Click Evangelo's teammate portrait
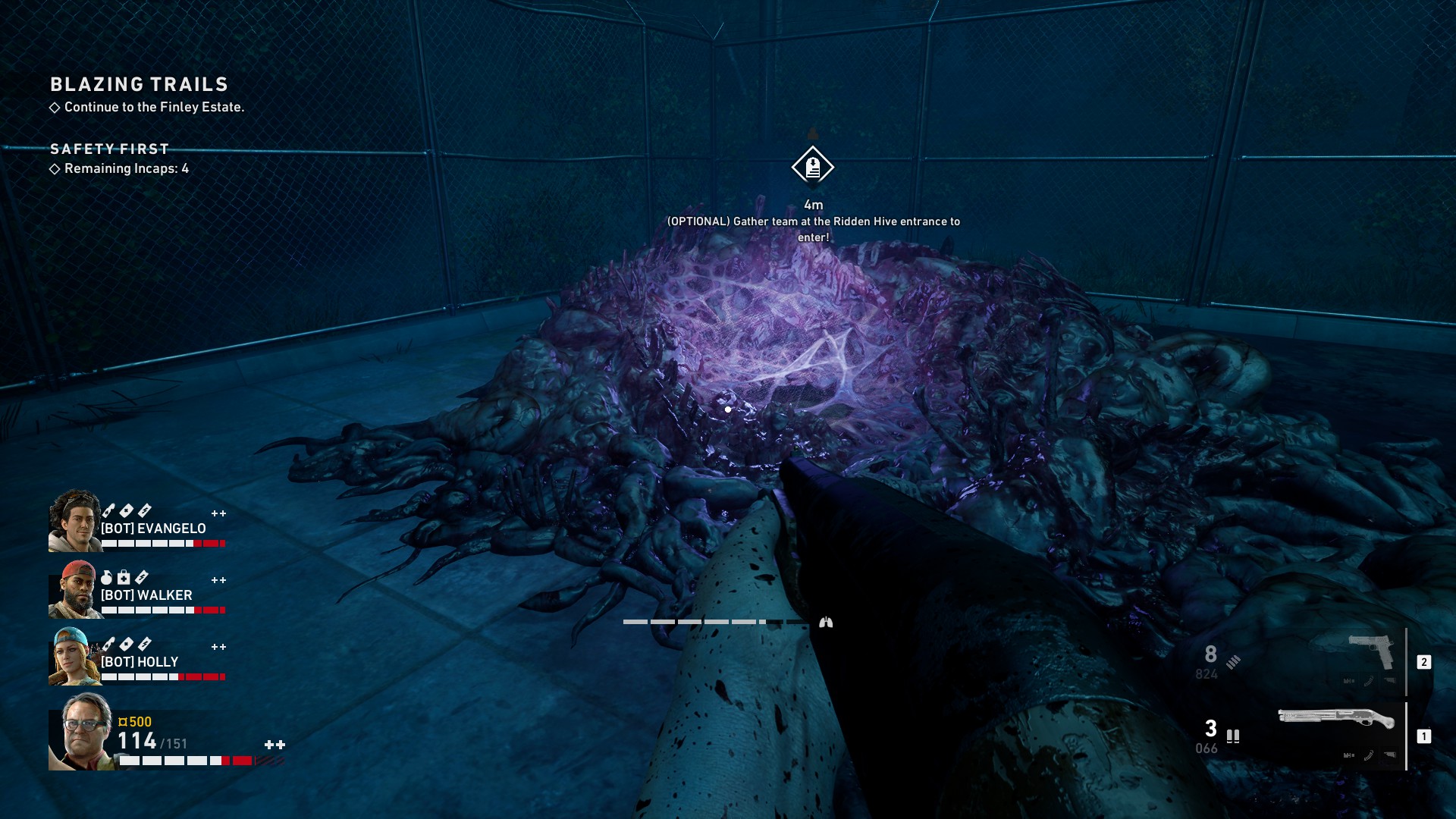This screenshot has height=819, width=1456. pos(74,521)
